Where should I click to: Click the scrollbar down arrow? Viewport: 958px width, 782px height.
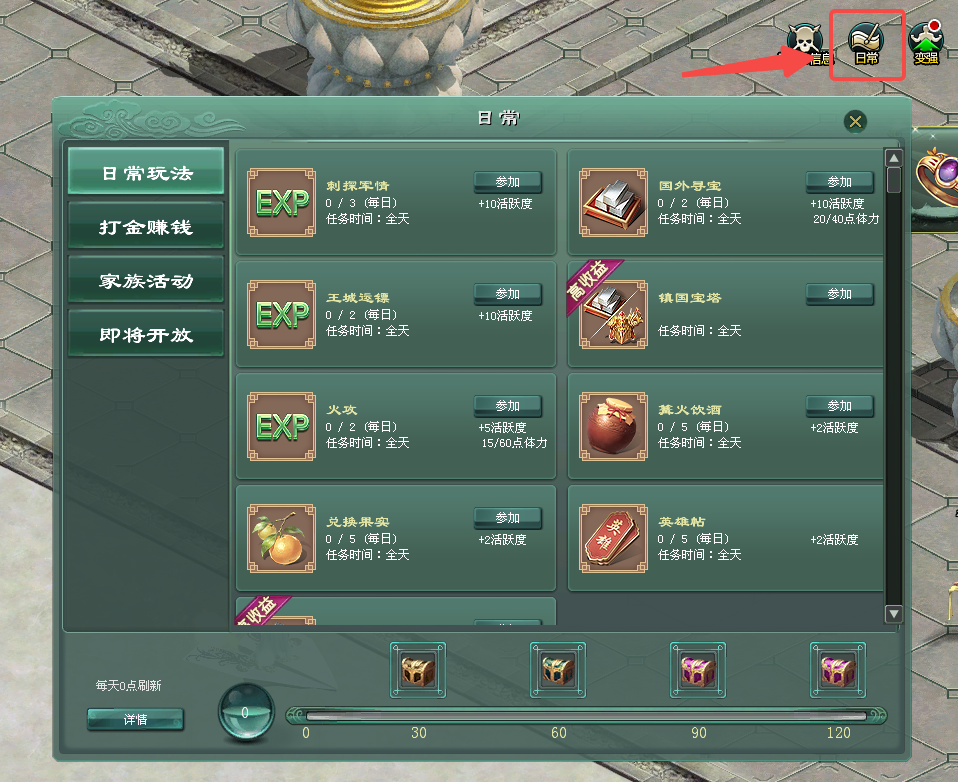894,614
